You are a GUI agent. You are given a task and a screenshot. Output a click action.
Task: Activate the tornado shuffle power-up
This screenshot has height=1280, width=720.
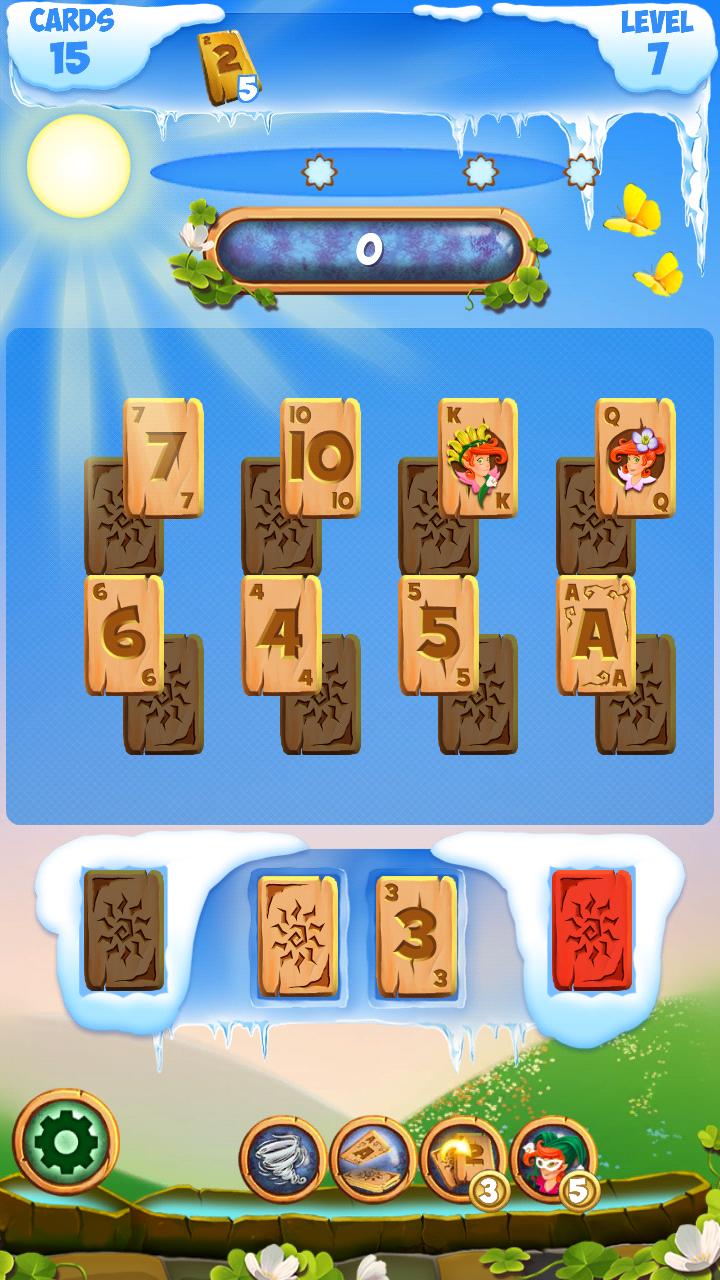point(283,1158)
